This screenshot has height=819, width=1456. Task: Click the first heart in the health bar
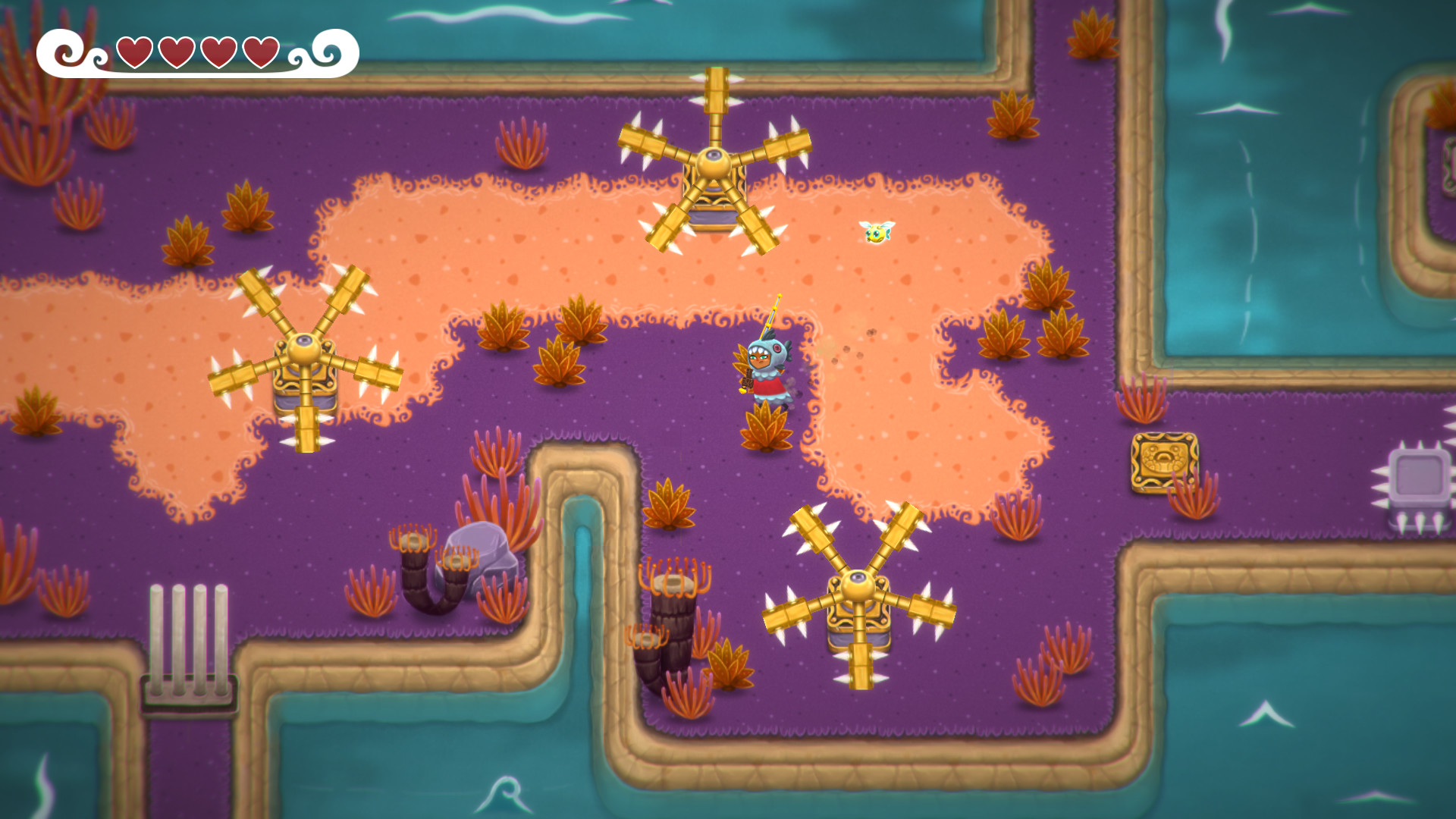[135, 52]
